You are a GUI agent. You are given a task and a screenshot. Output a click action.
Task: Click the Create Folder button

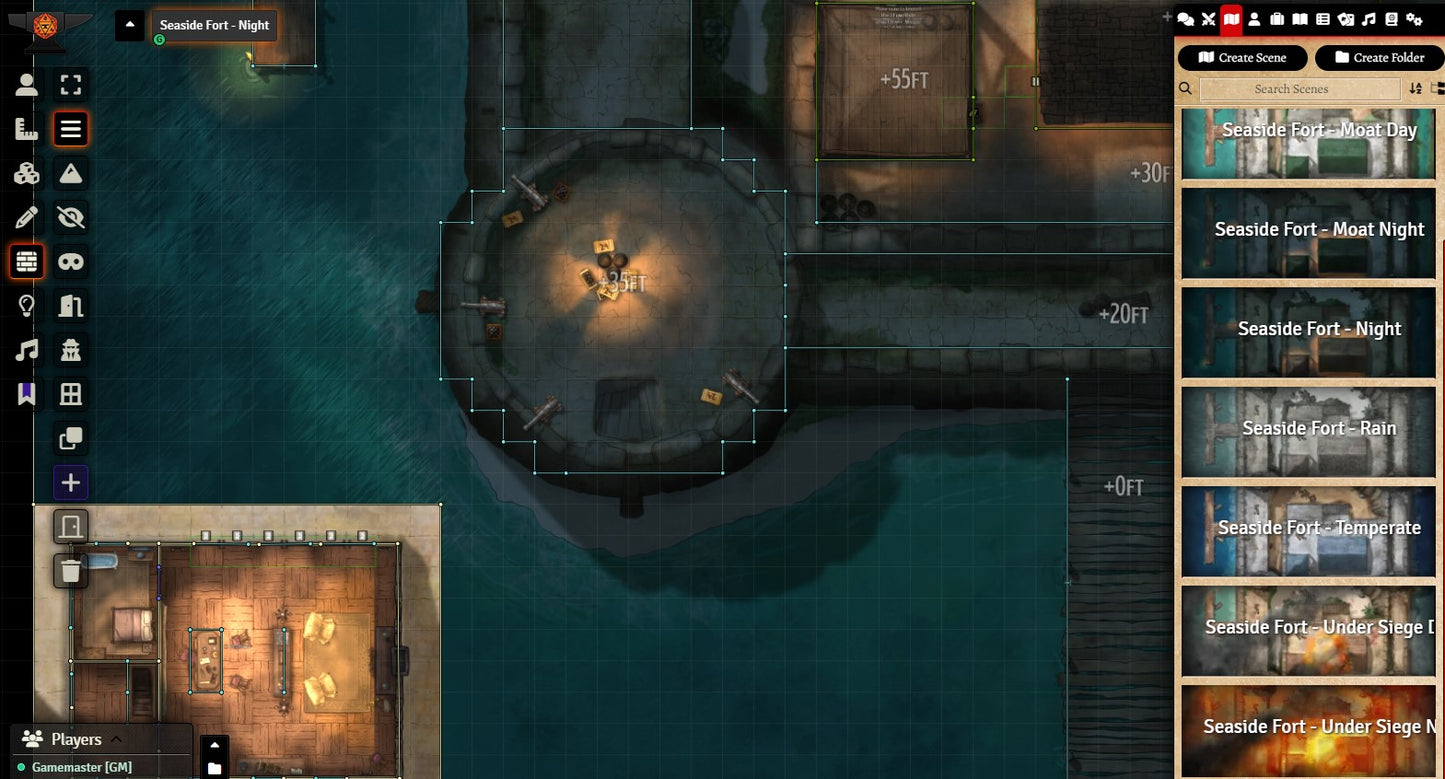click(1378, 58)
